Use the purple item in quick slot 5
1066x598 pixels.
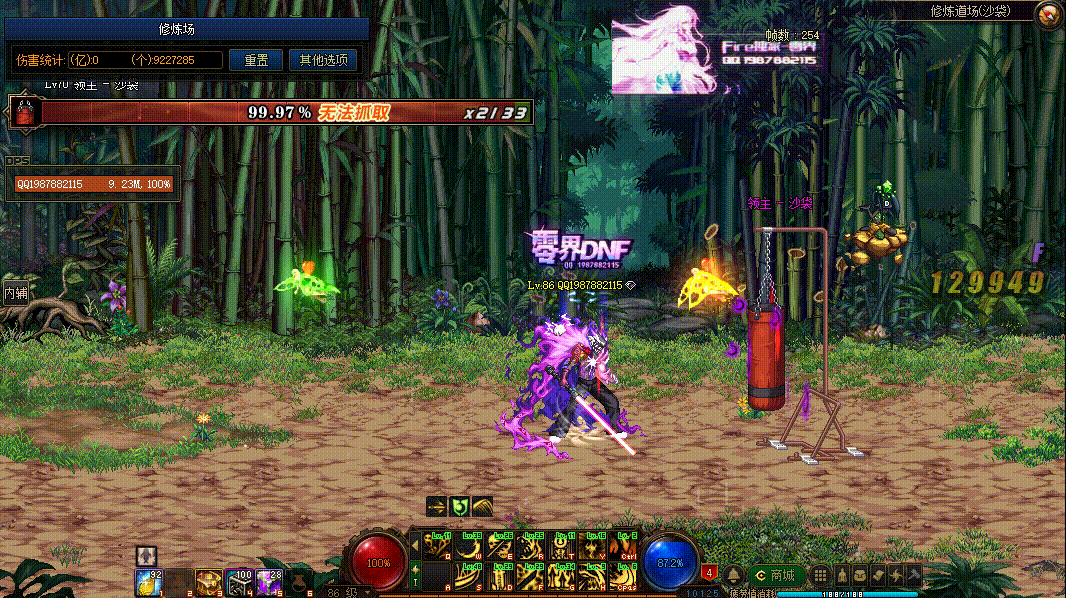coord(267,580)
